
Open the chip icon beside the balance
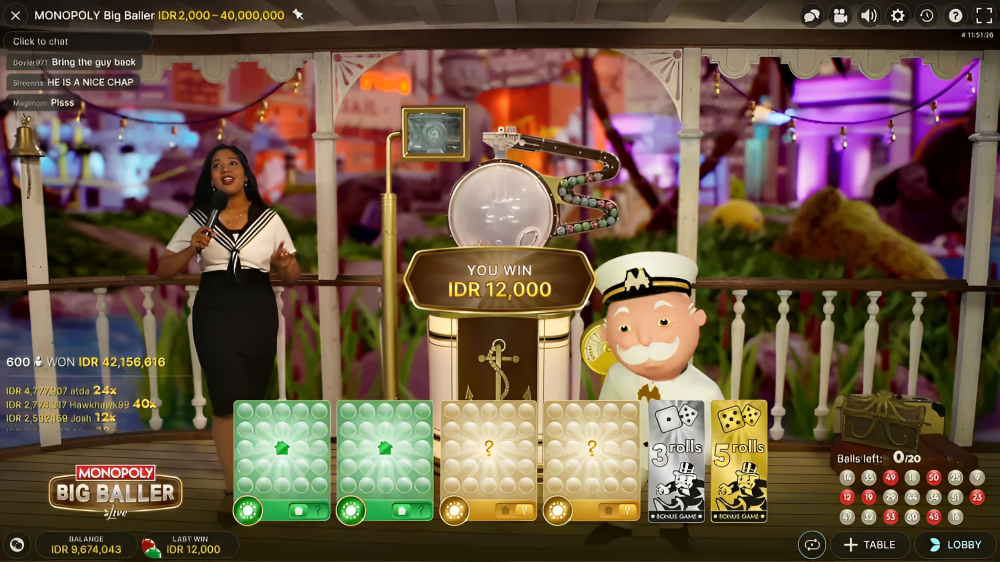pyautogui.click(x=17, y=545)
